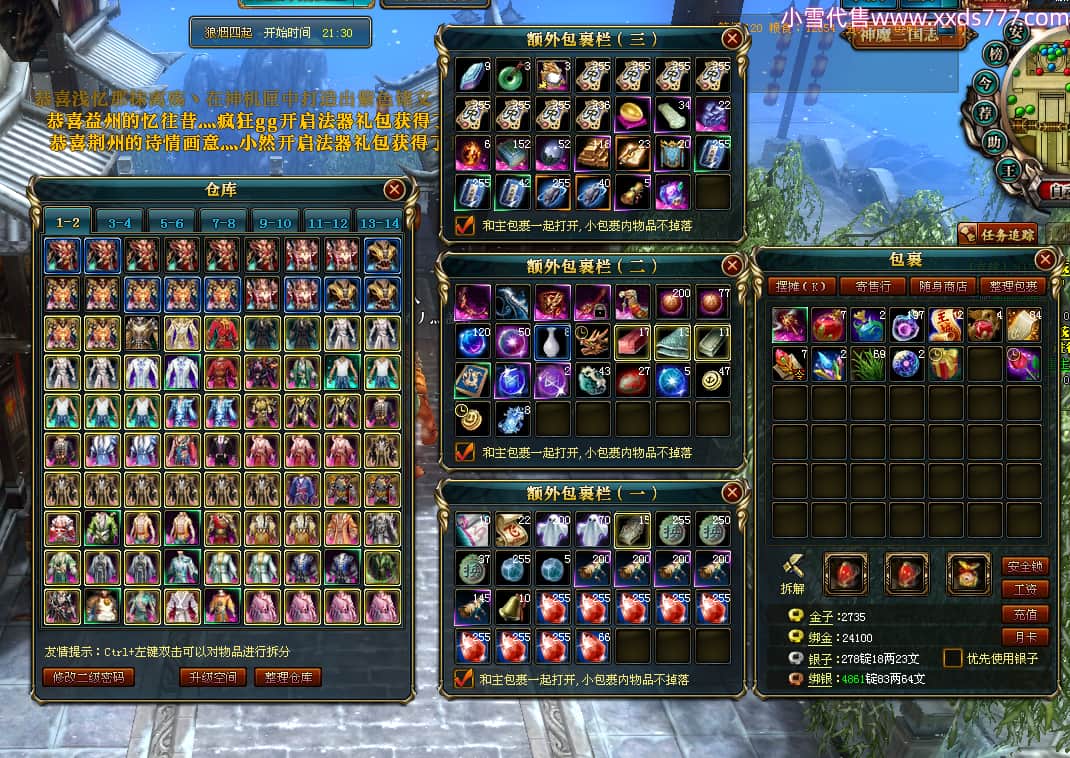1070x758 pixels.
Task: Click the 修改二级密码 button
Action: click(x=88, y=677)
